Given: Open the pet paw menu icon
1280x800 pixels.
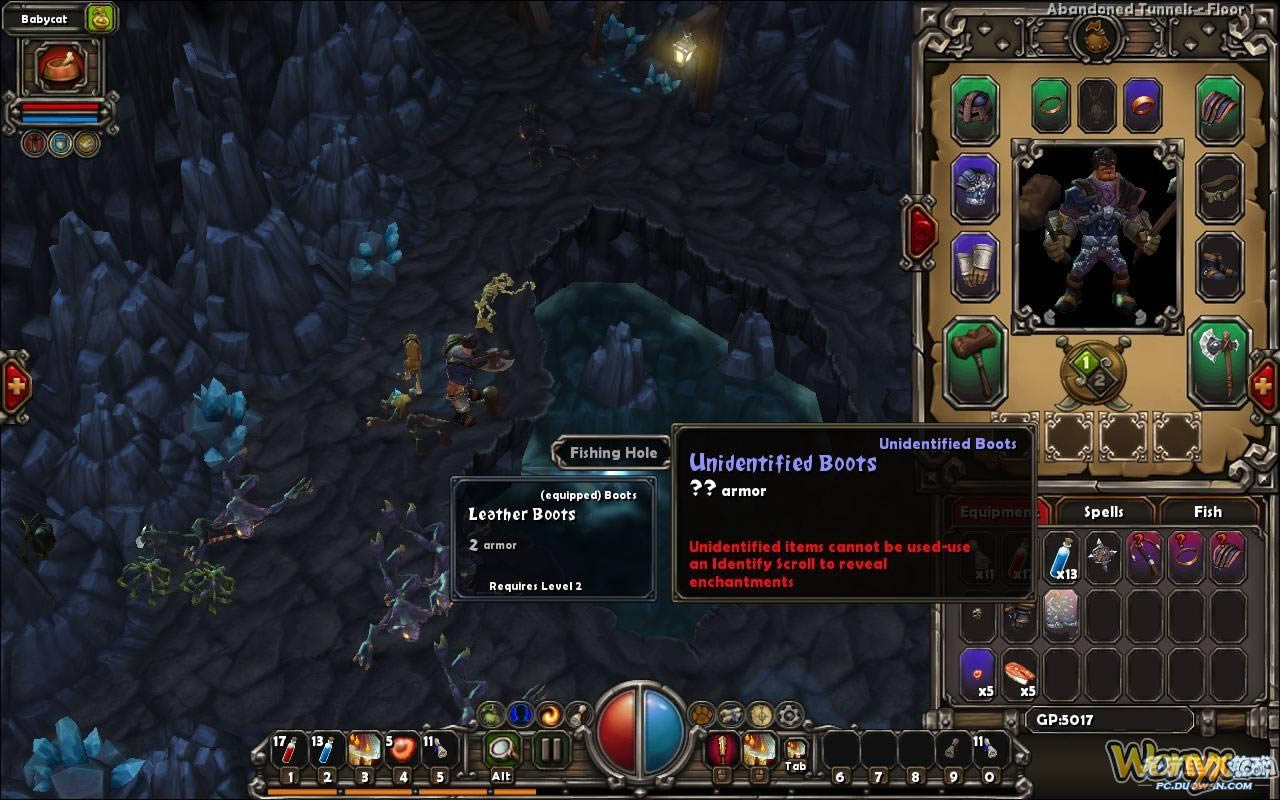Looking at the screenshot, I should 702,714.
